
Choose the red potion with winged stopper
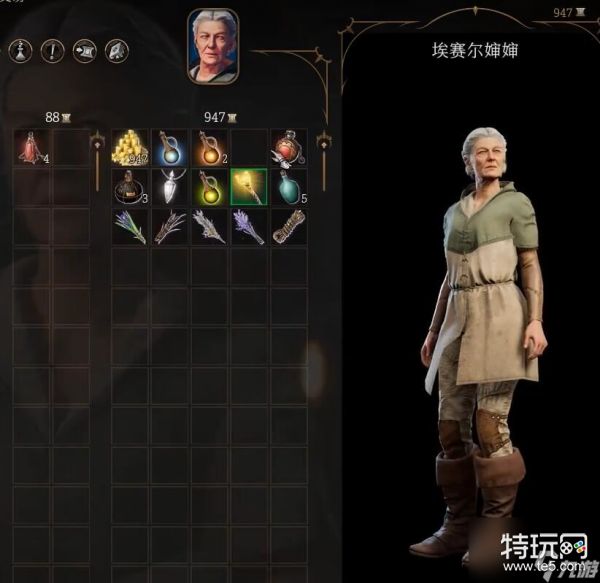tap(288, 147)
